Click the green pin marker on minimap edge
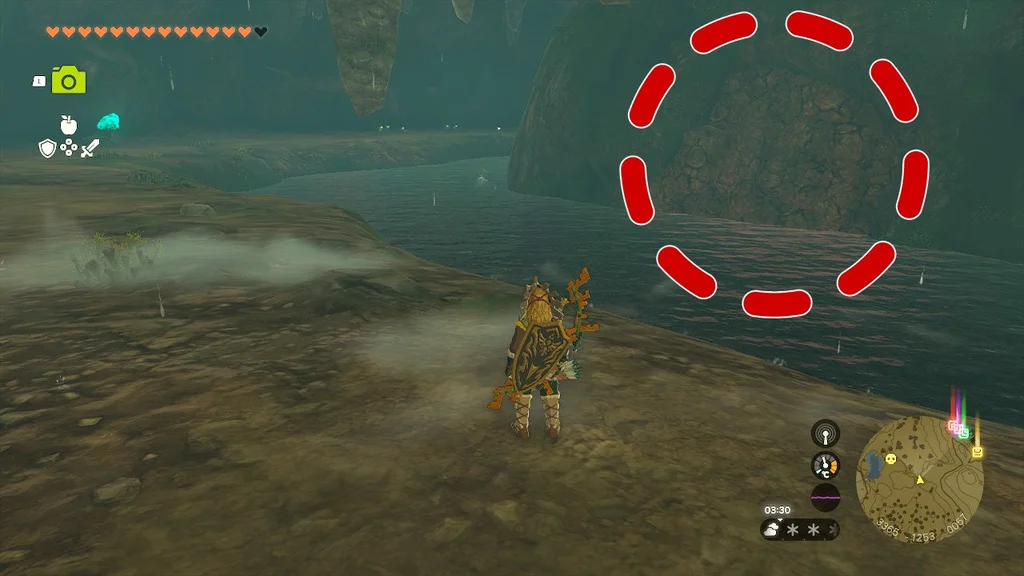 click(x=963, y=433)
